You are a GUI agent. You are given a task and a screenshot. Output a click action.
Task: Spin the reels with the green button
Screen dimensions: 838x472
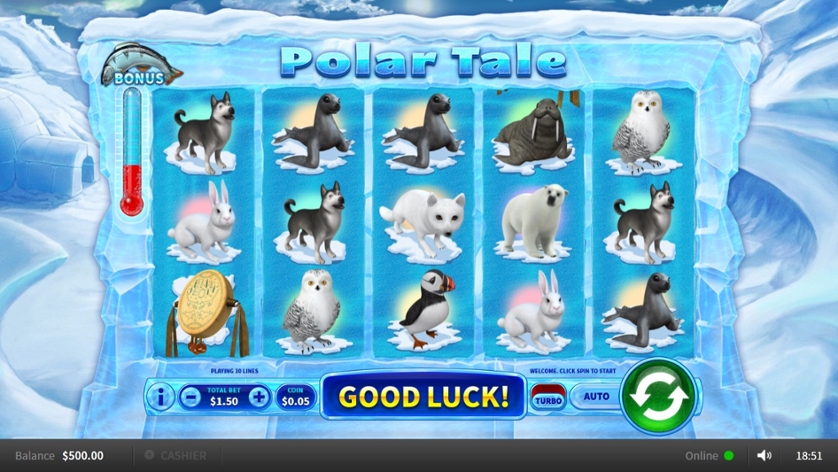[657, 396]
